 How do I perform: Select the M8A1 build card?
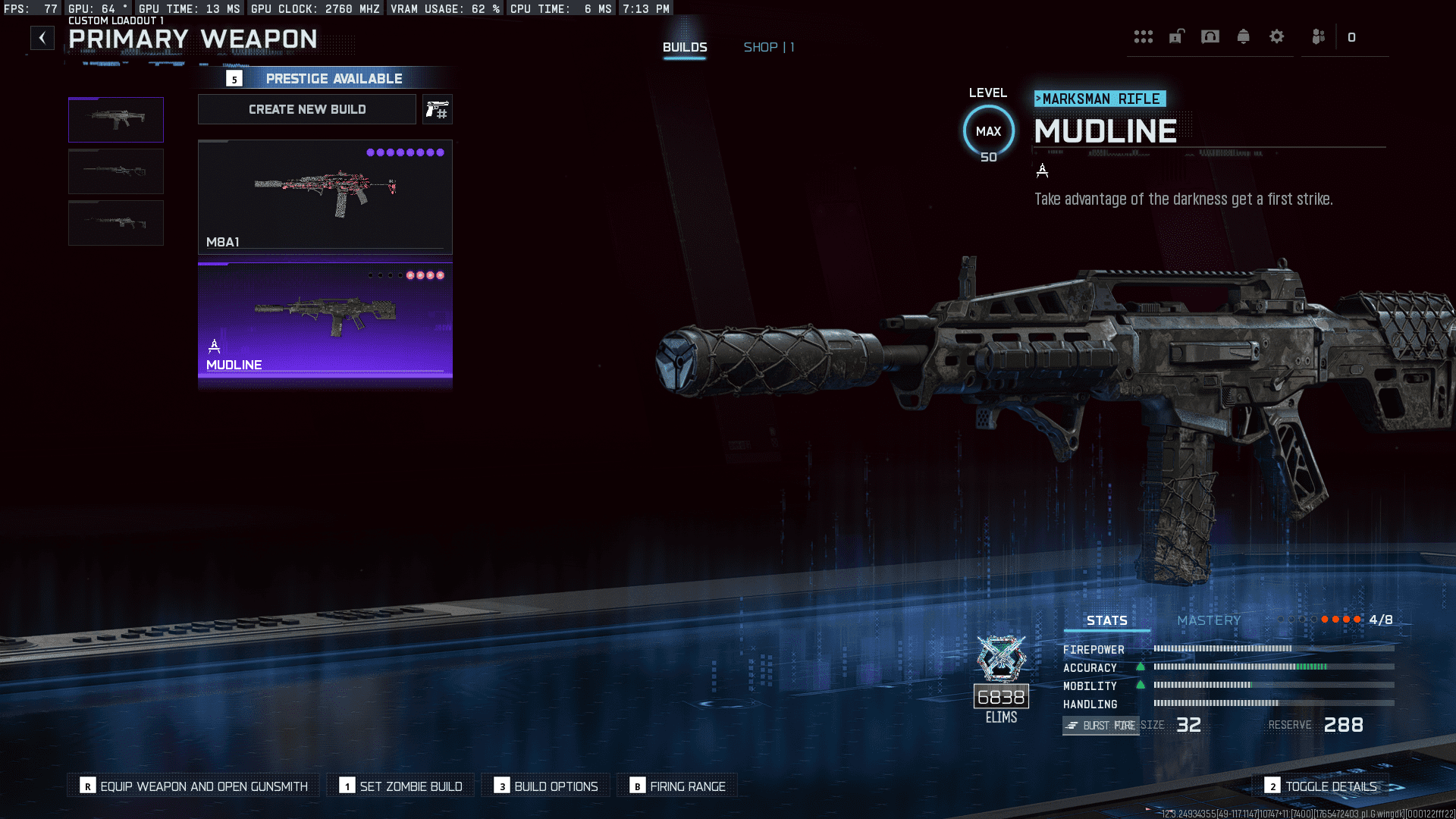click(325, 196)
